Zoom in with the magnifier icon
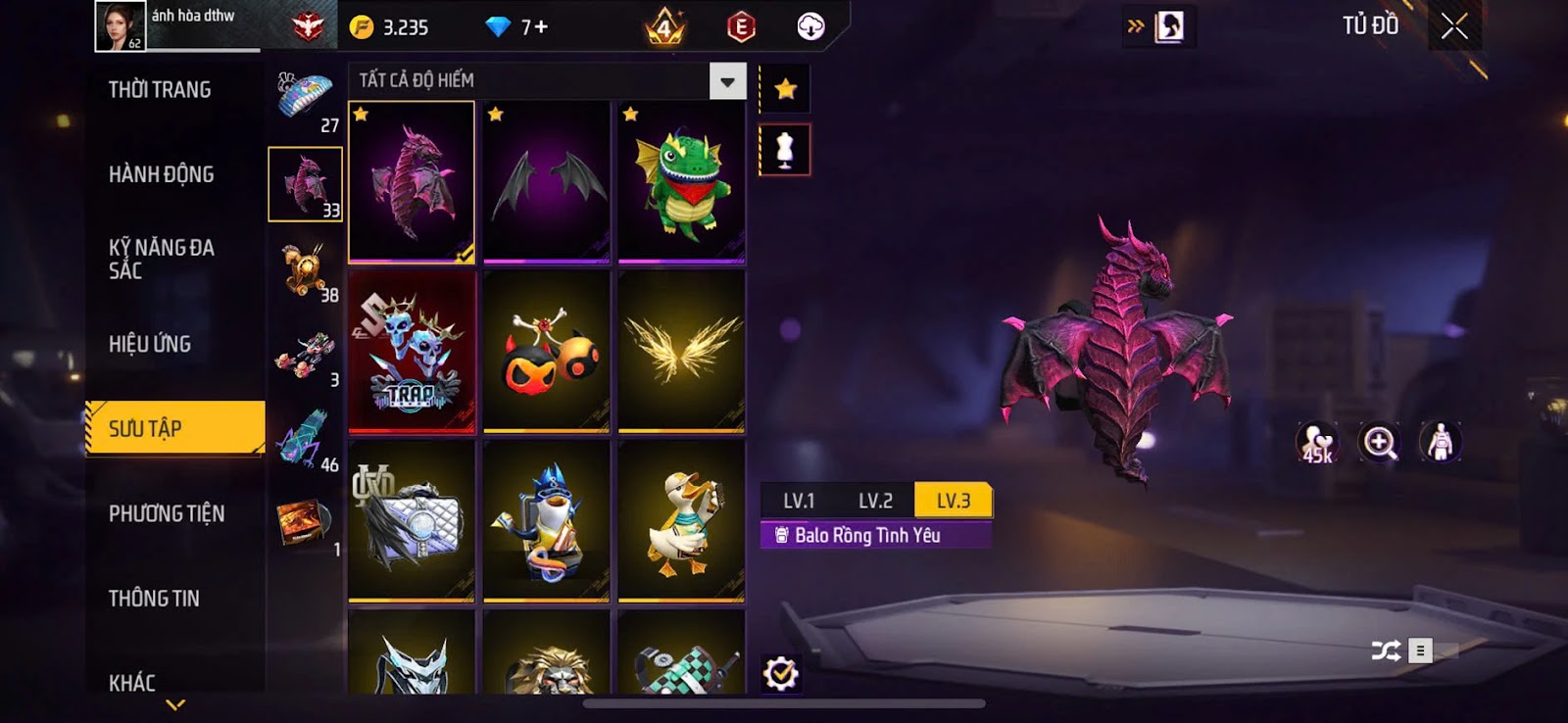The height and width of the screenshot is (723, 1568). (1379, 443)
